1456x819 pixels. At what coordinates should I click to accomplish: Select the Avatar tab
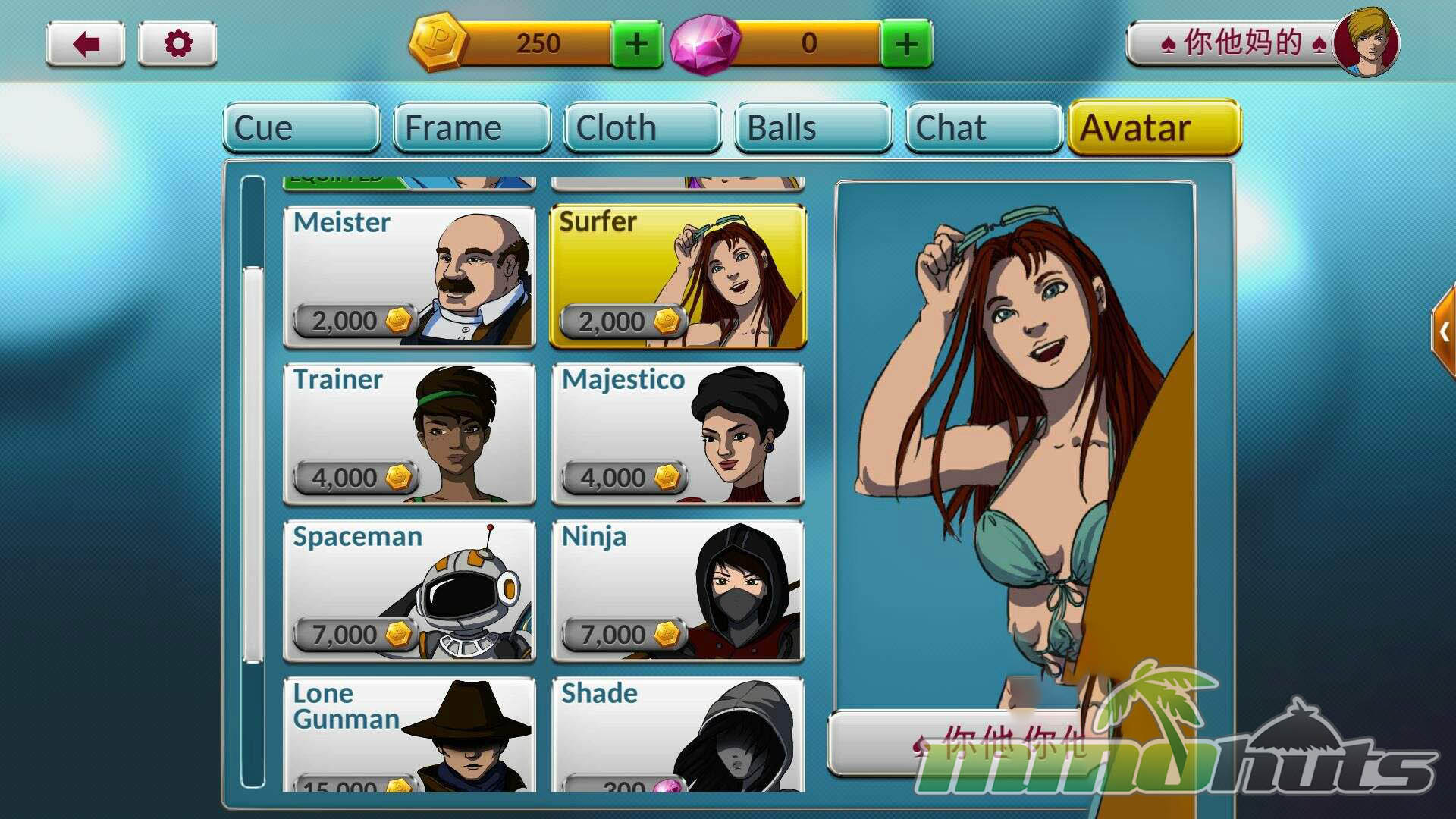1153,127
